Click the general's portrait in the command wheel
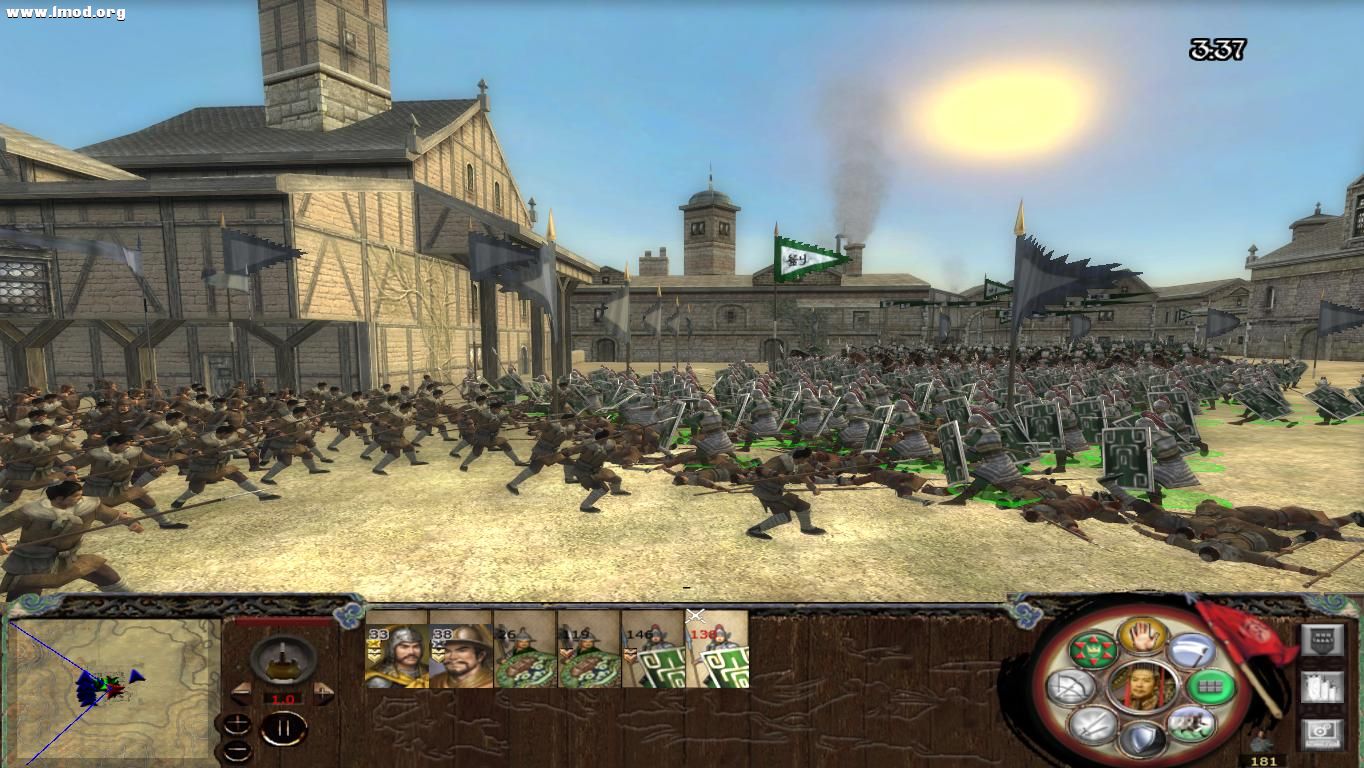1364x768 pixels. (x=1142, y=685)
